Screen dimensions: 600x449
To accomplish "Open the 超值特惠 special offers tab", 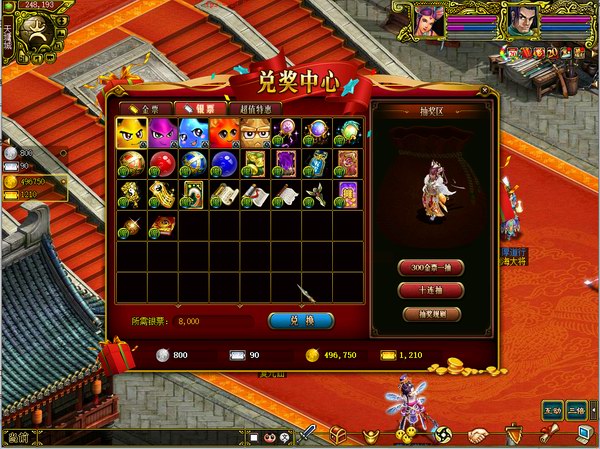I will coord(255,108).
